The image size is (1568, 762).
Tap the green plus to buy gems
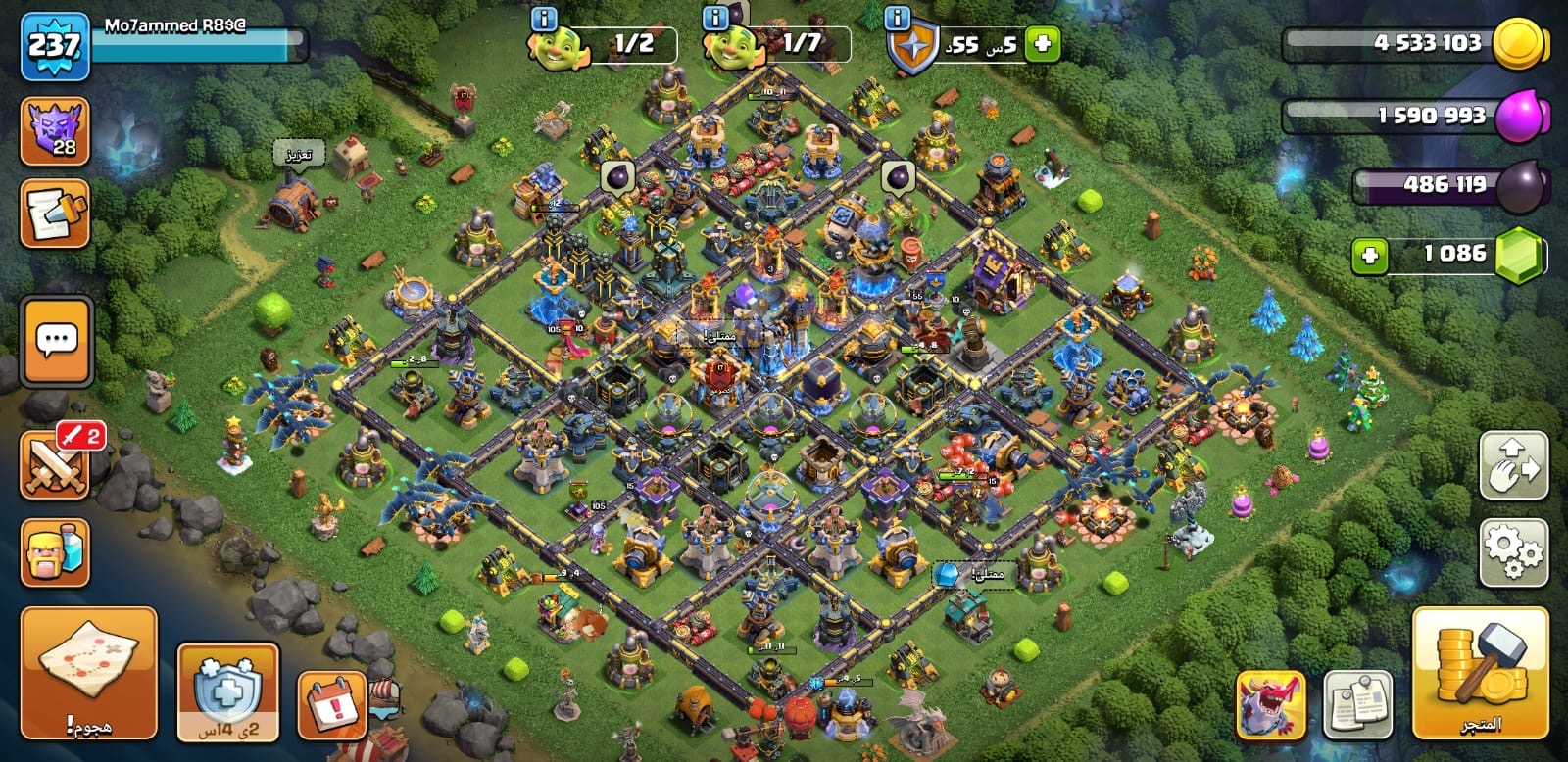click(x=1369, y=256)
